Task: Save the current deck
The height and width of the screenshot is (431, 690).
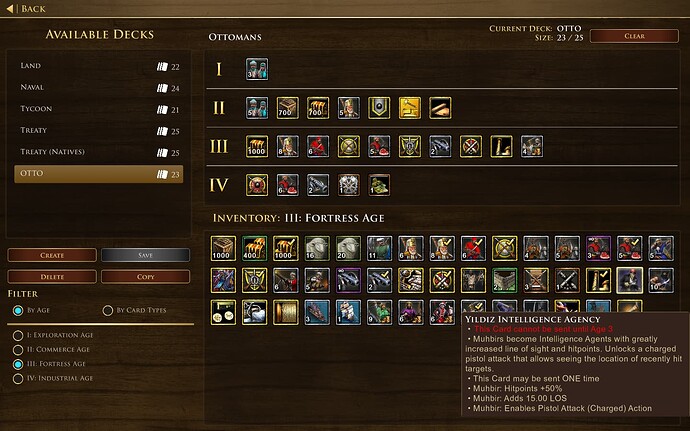Action: pyautogui.click(x=144, y=255)
